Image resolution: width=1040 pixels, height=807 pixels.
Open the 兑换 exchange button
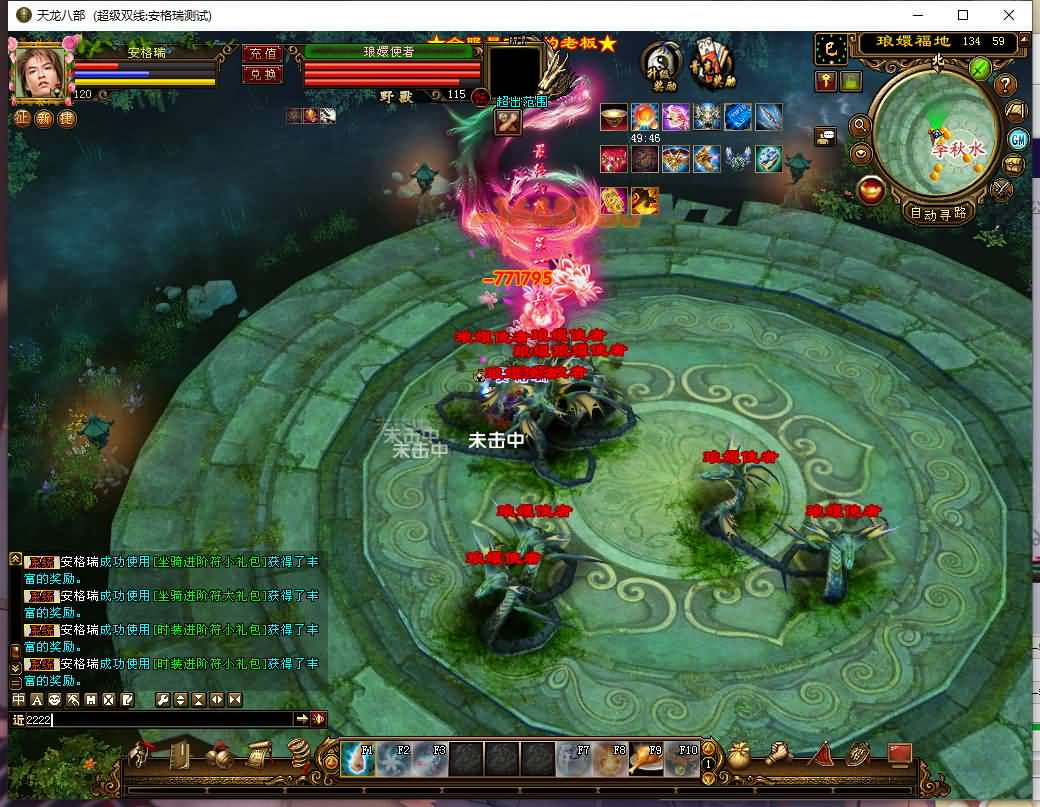click(263, 74)
